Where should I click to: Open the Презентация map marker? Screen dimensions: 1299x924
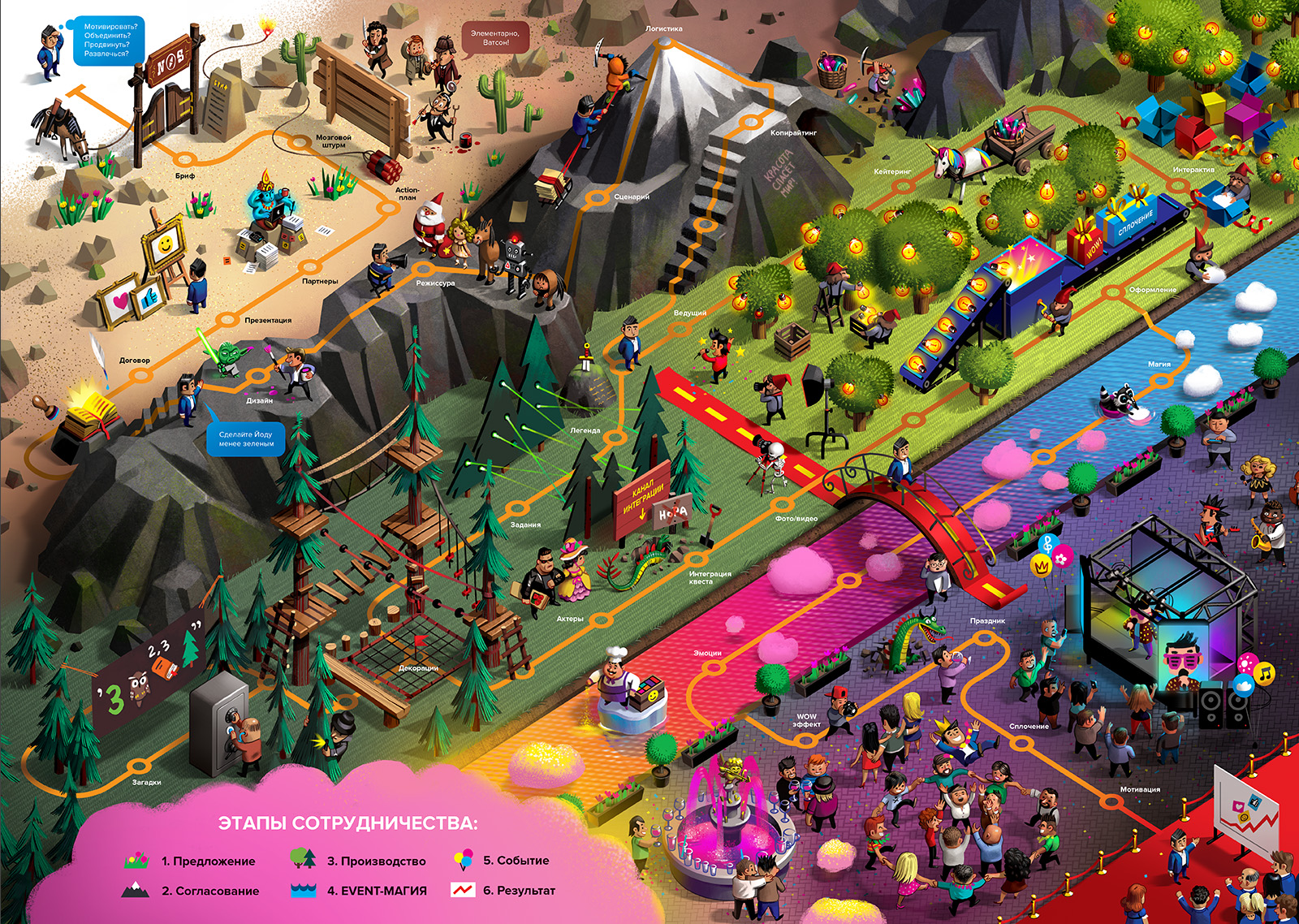227,323
